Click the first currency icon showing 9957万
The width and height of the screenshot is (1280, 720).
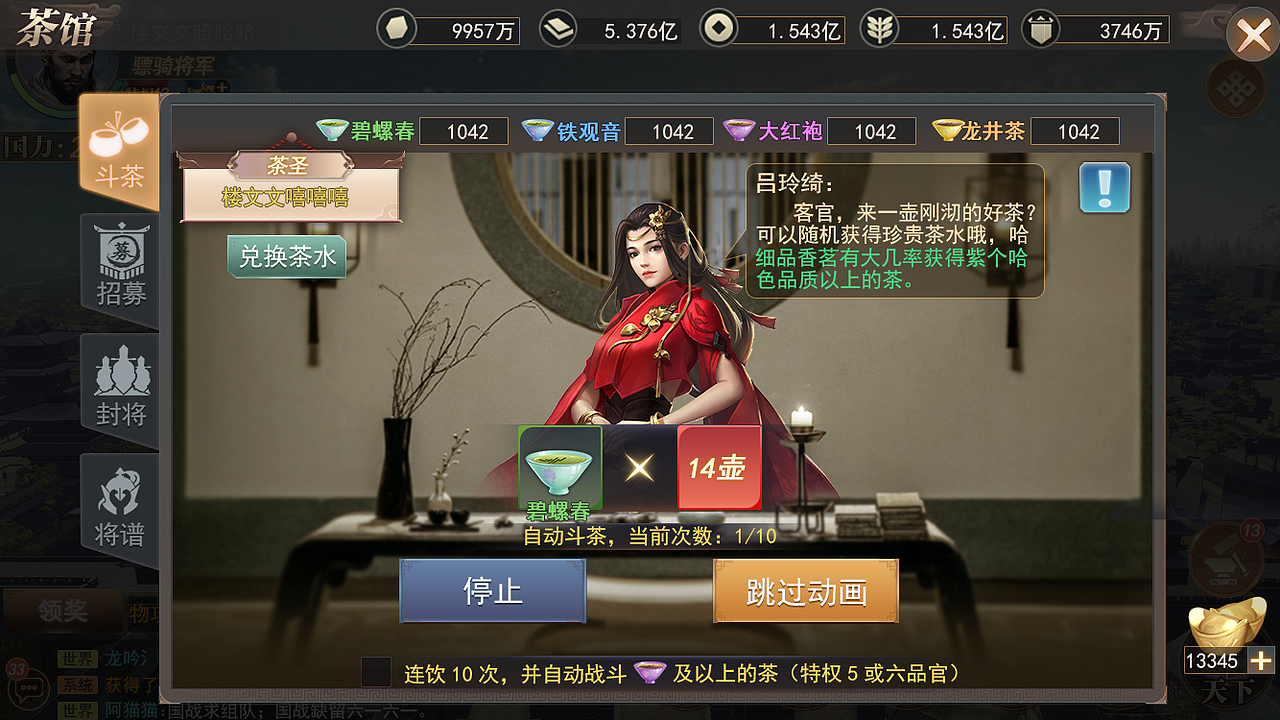[396, 29]
